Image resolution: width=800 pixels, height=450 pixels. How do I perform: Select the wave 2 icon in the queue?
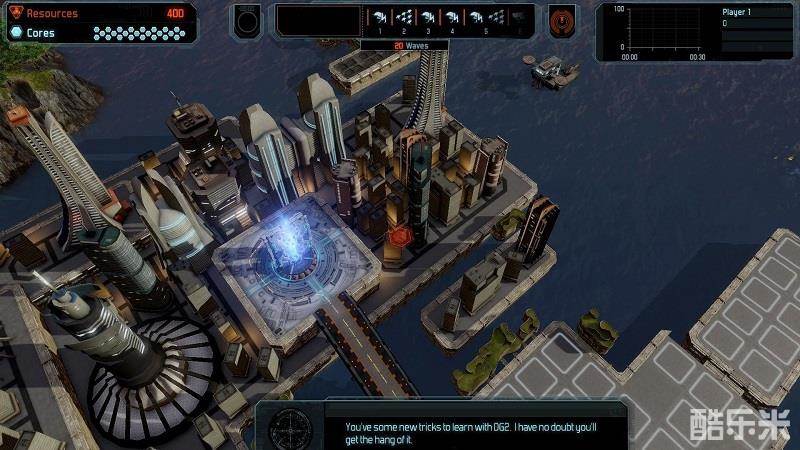(404, 17)
